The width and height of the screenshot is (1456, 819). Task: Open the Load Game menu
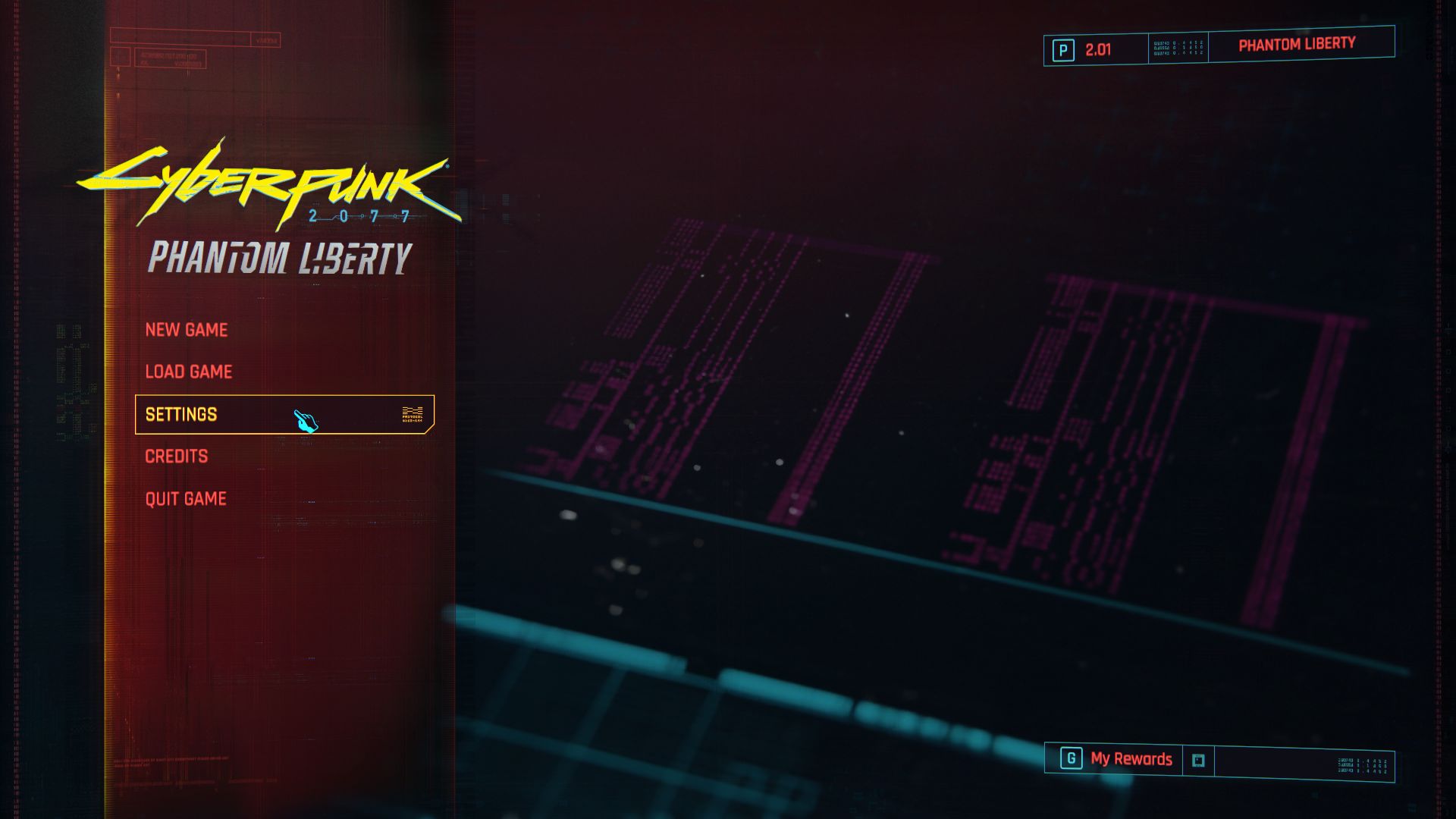tap(189, 372)
